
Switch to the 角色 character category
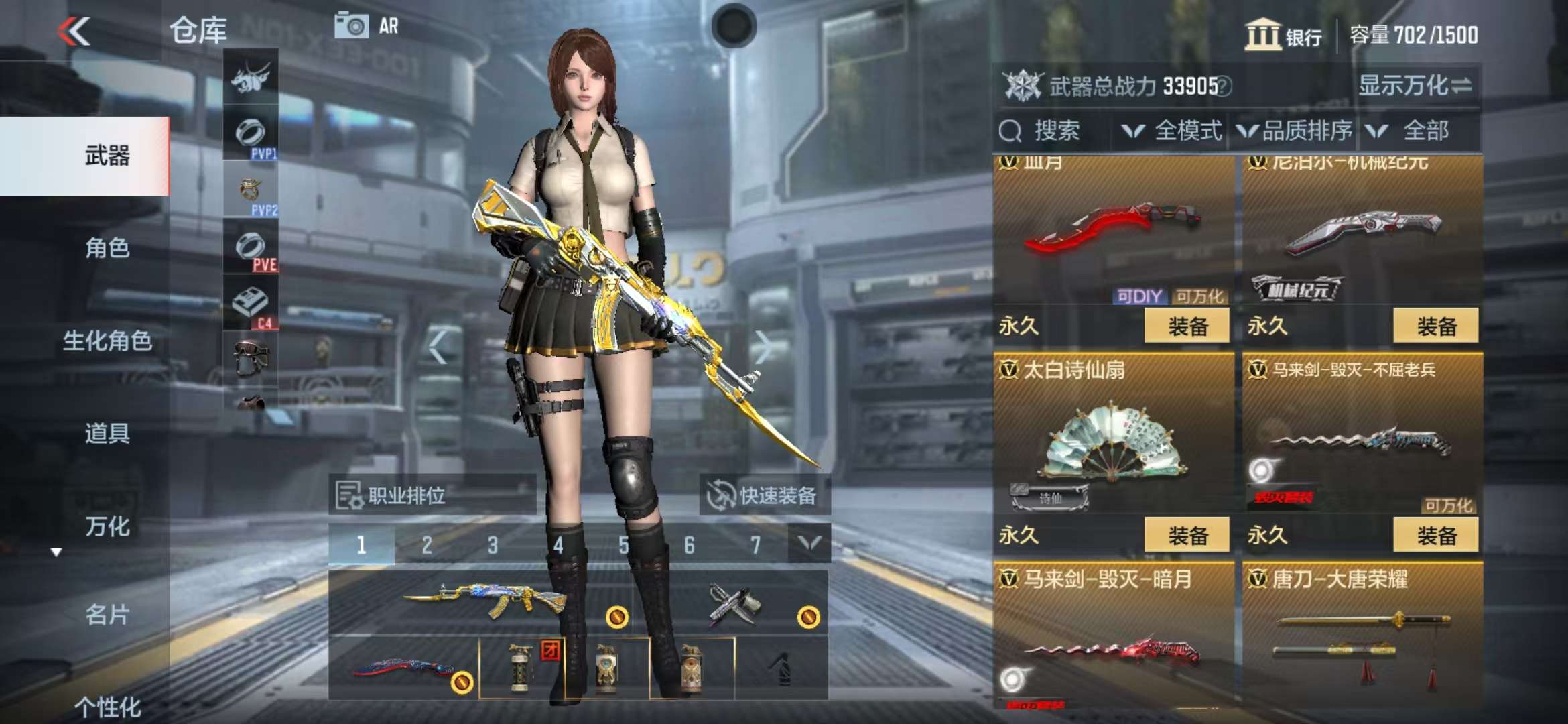107,248
